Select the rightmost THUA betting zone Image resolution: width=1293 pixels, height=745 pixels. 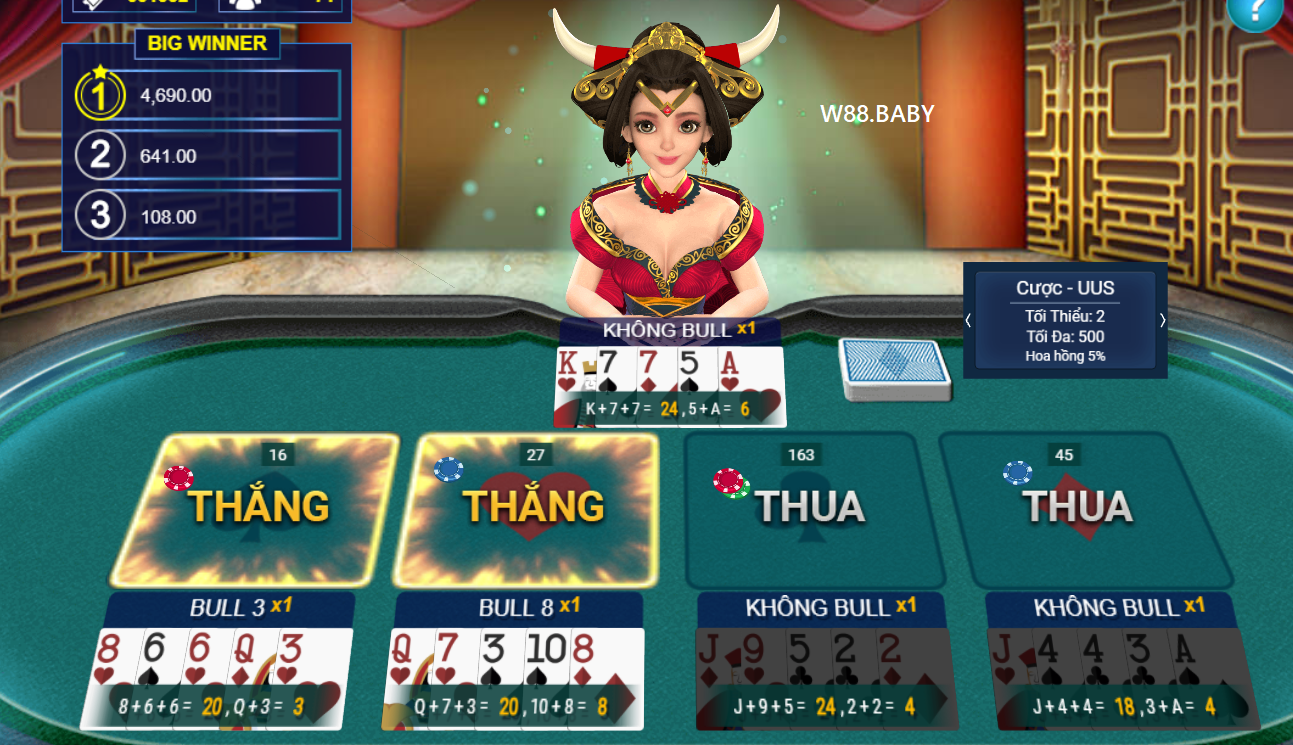(1080, 510)
